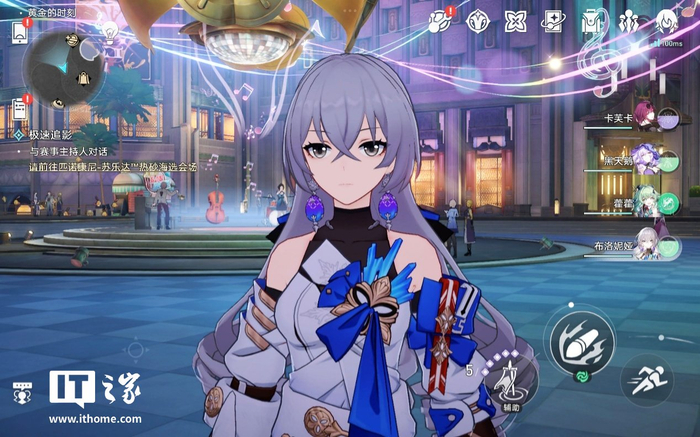Open the event icon with red alert

[441, 20]
